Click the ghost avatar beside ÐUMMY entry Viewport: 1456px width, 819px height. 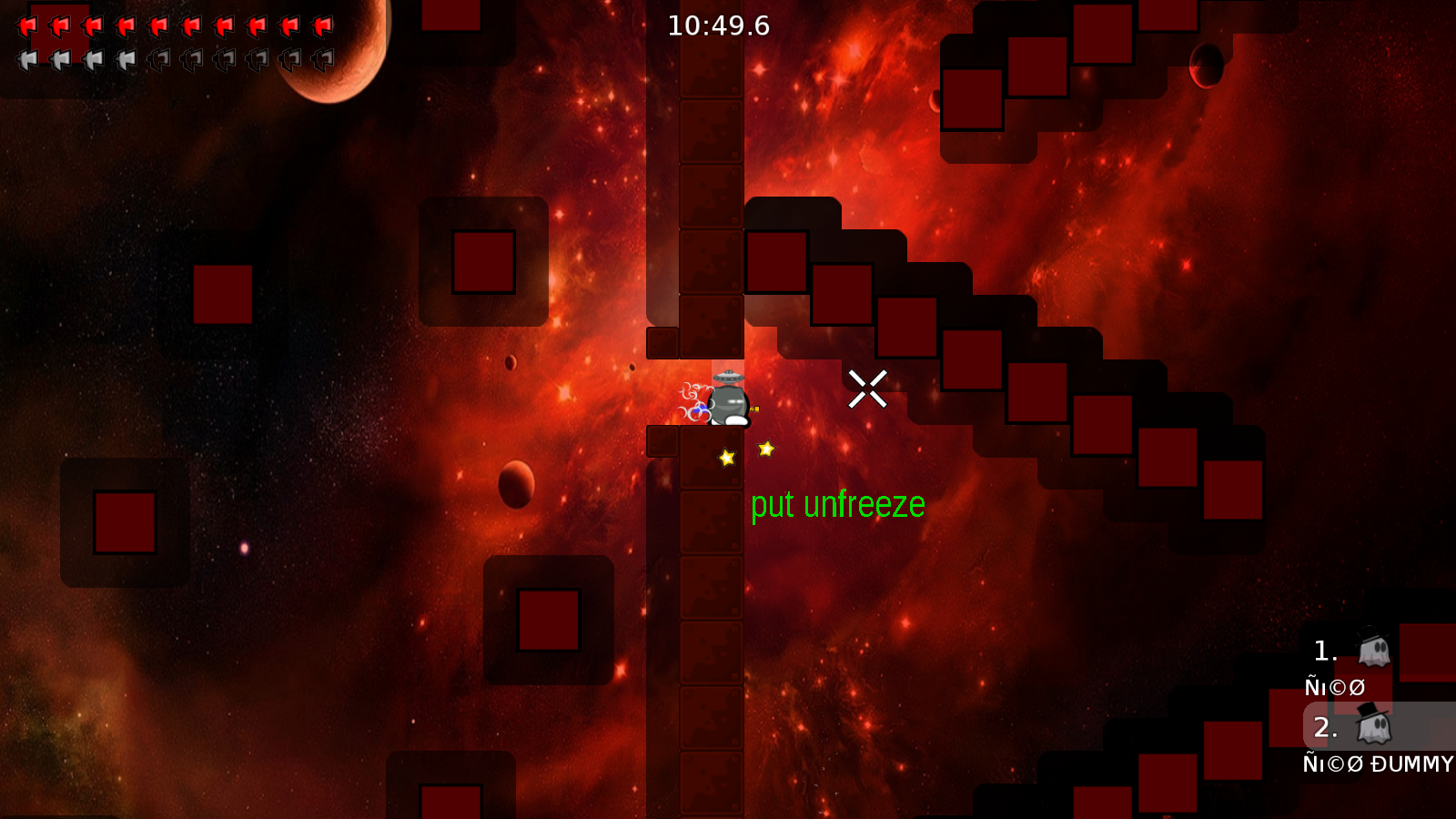click(1374, 728)
